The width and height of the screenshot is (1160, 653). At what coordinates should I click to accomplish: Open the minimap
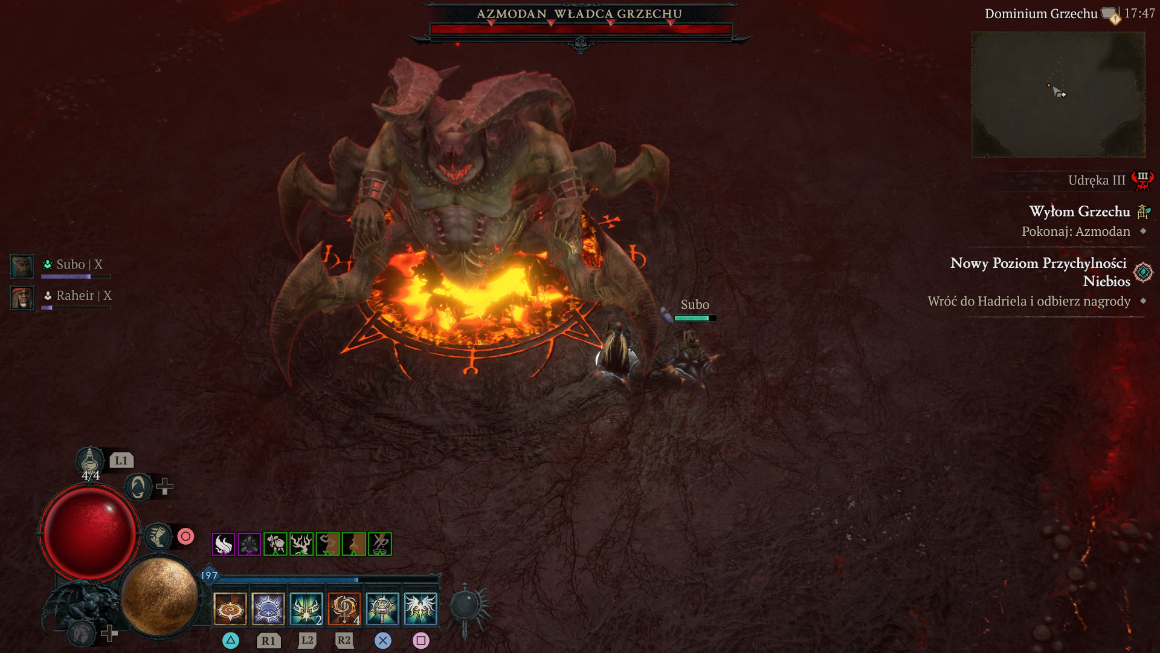pyautogui.click(x=1058, y=94)
